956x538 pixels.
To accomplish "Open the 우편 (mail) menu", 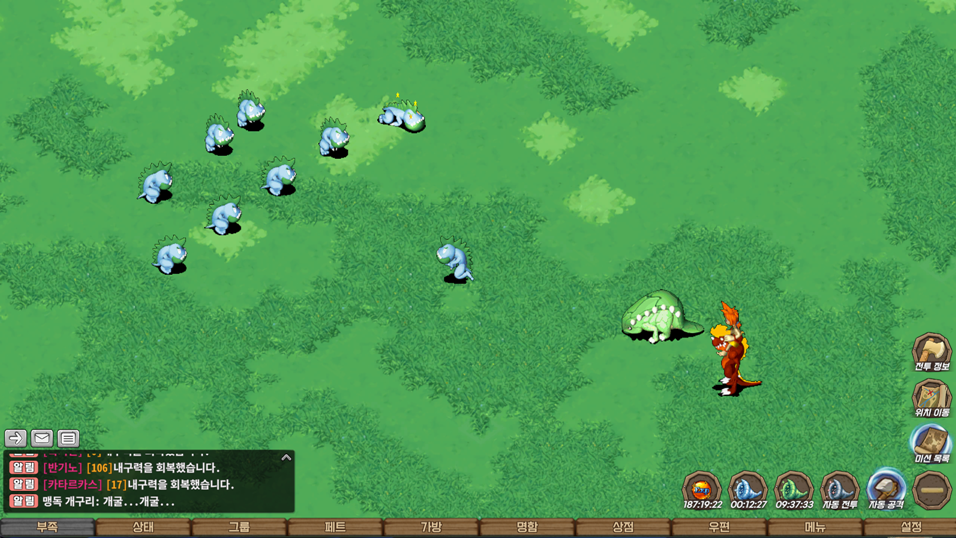I will (x=719, y=527).
